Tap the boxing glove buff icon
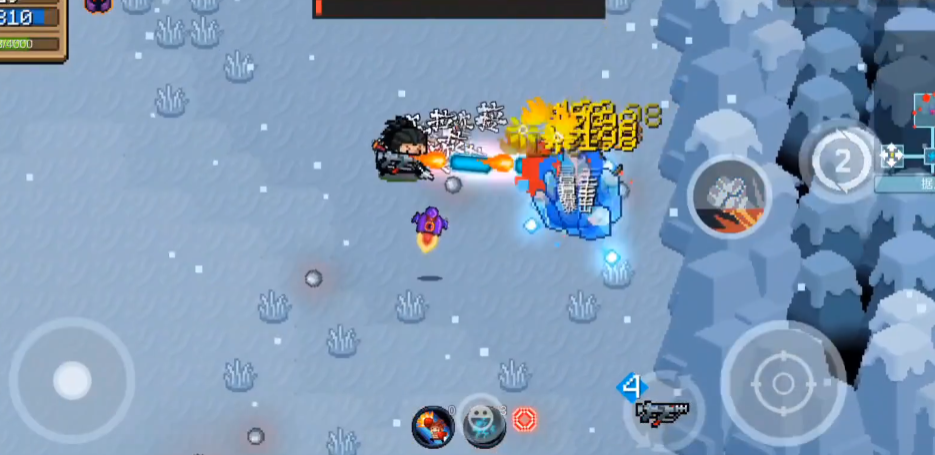This screenshot has height=455, width=935. pyautogui.click(x=433, y=426)
